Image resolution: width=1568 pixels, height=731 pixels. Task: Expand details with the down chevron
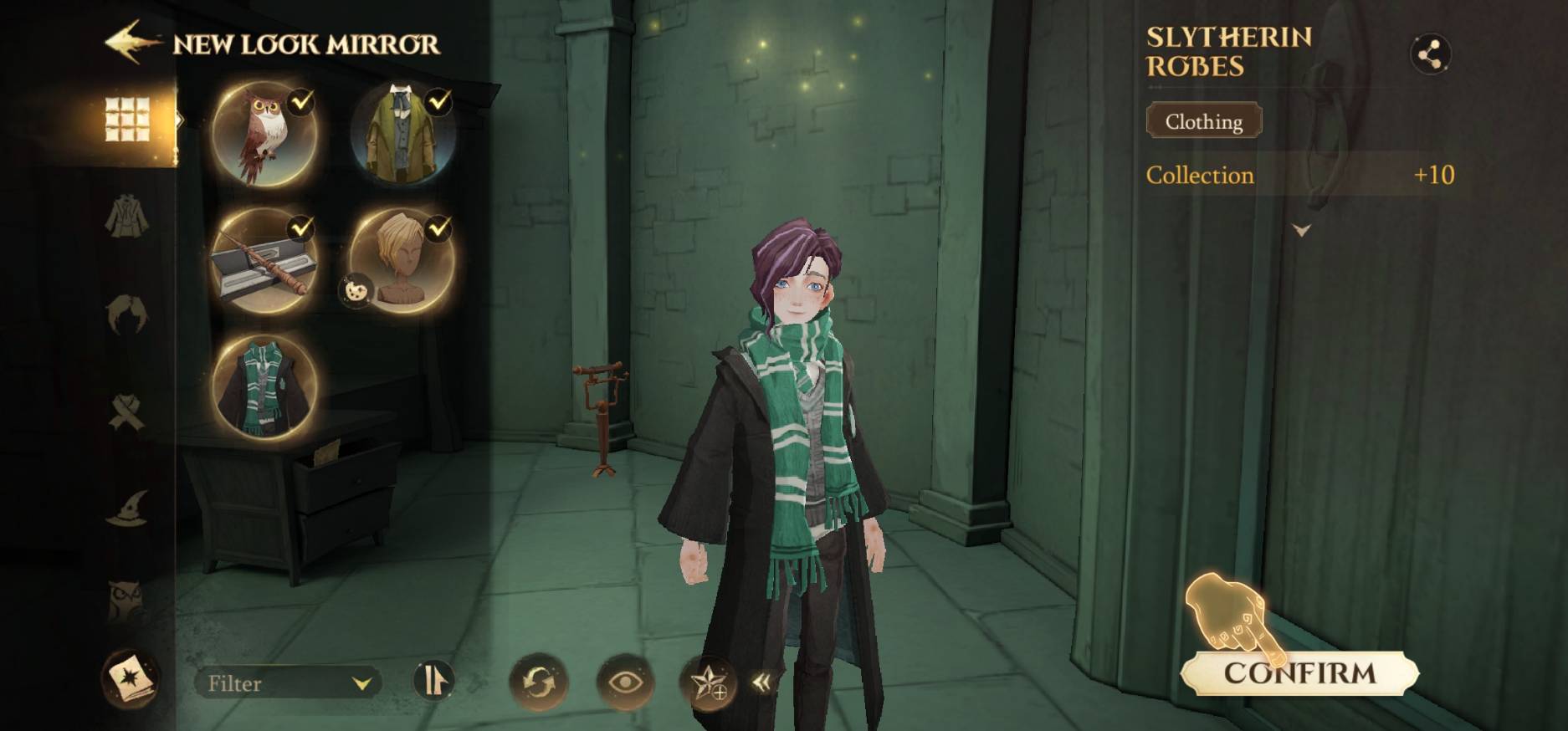click(x=1301, y=230)
